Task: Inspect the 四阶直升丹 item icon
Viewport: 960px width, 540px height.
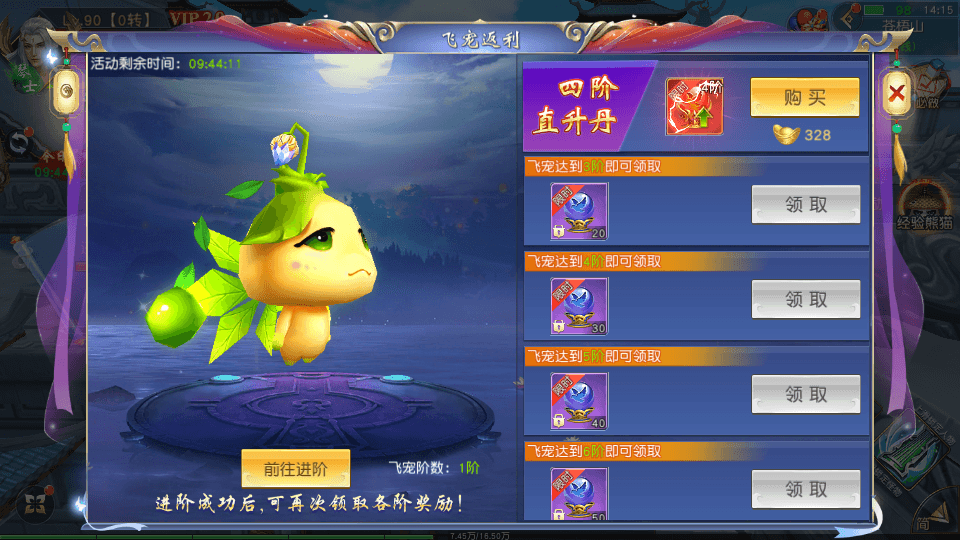Action: click(694, 106)
